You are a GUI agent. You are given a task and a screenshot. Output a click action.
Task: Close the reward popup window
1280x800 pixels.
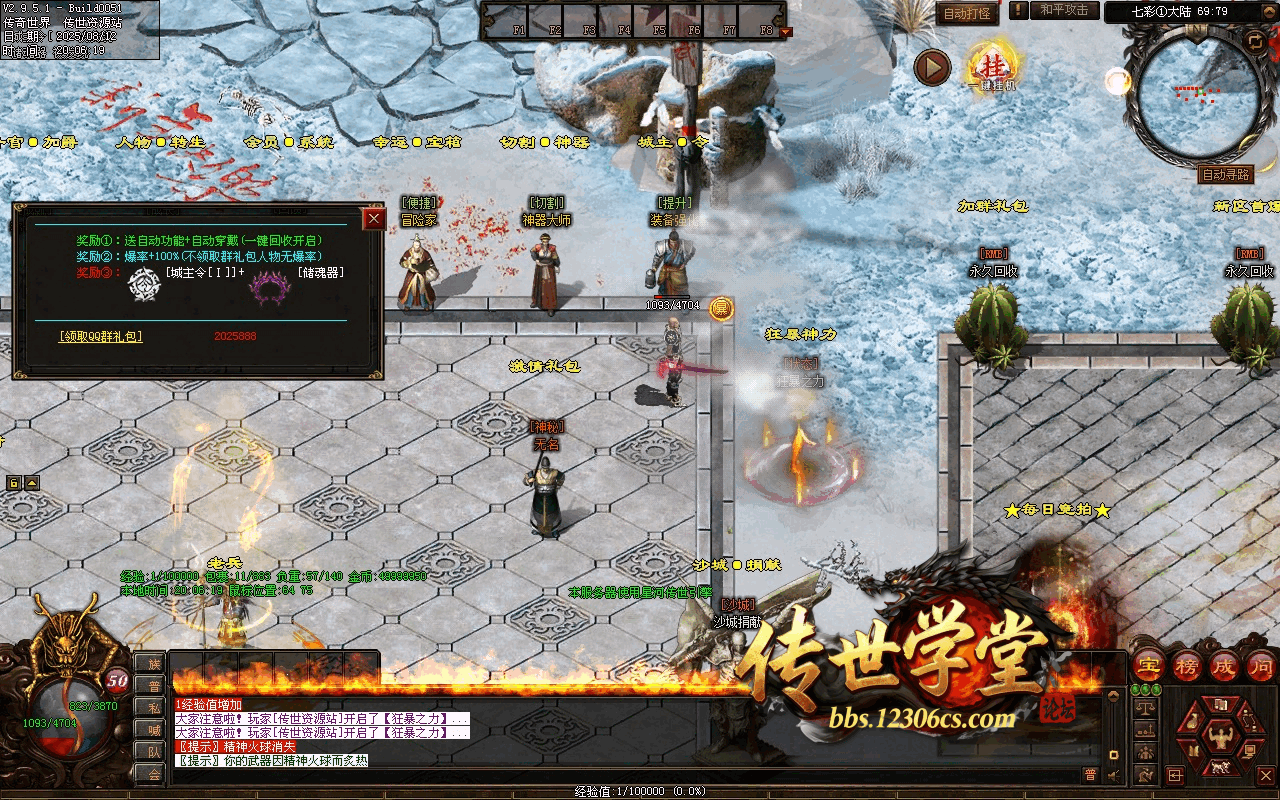pos(374,219)
